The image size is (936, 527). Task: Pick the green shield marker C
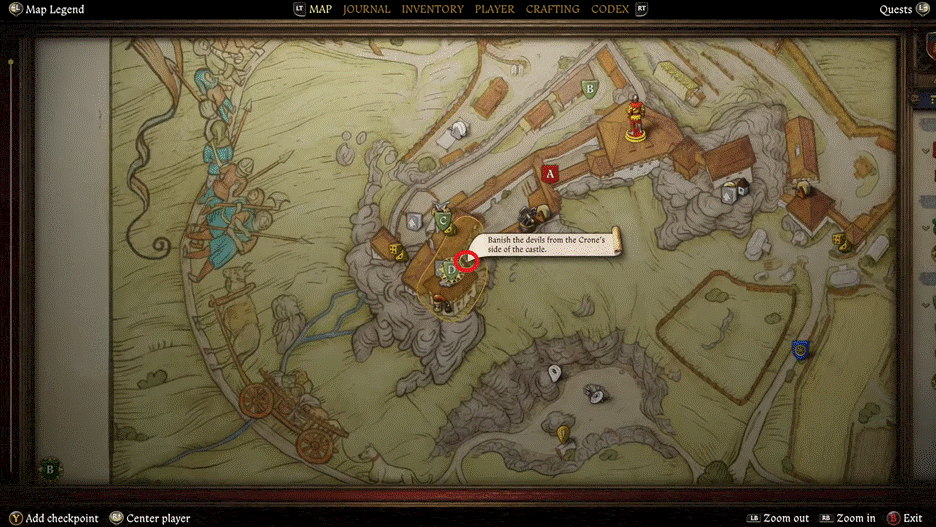[x=443, y=221]
